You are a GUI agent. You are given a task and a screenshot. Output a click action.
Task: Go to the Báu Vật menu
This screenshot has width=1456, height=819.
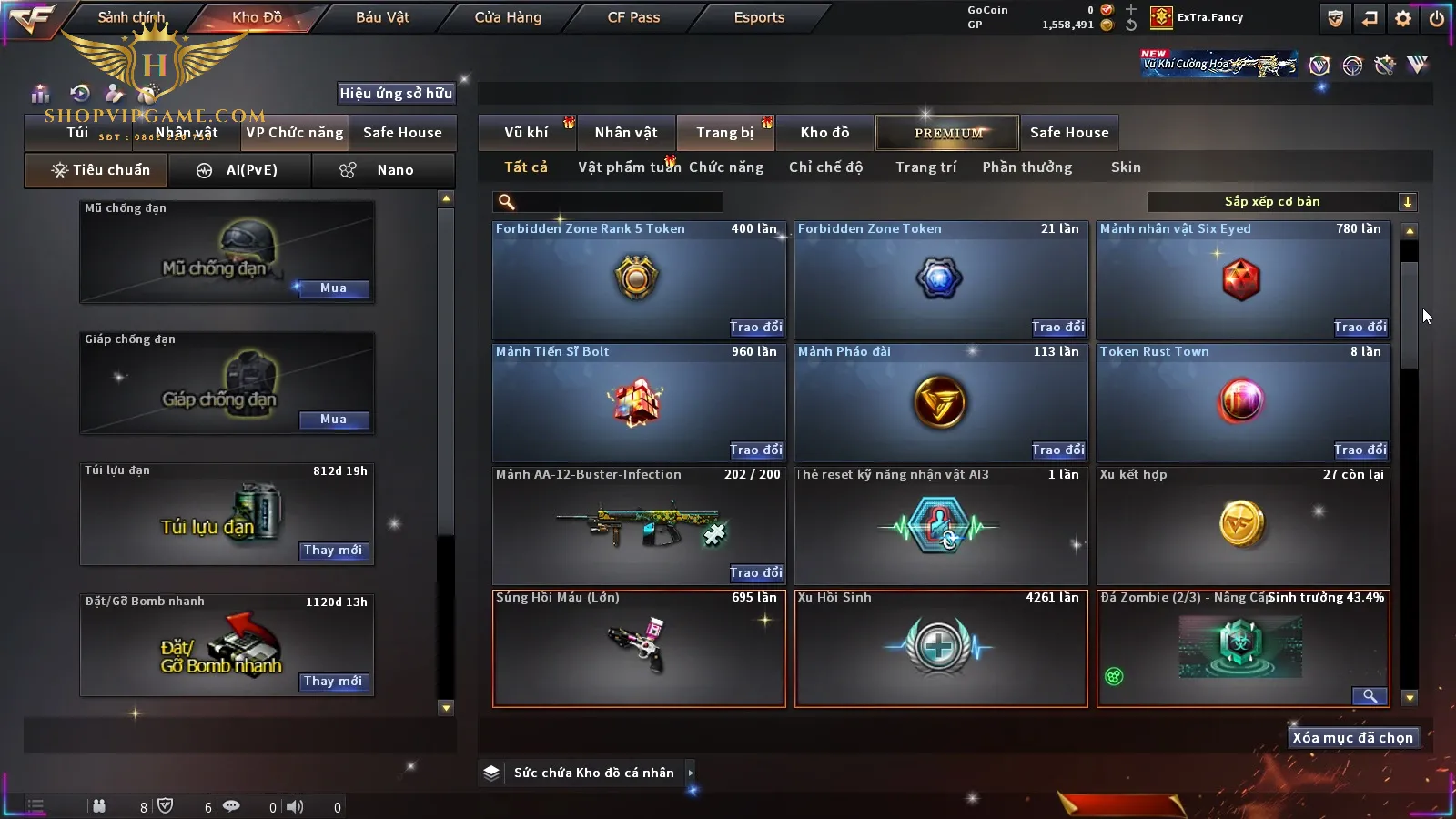coord(382,17)
